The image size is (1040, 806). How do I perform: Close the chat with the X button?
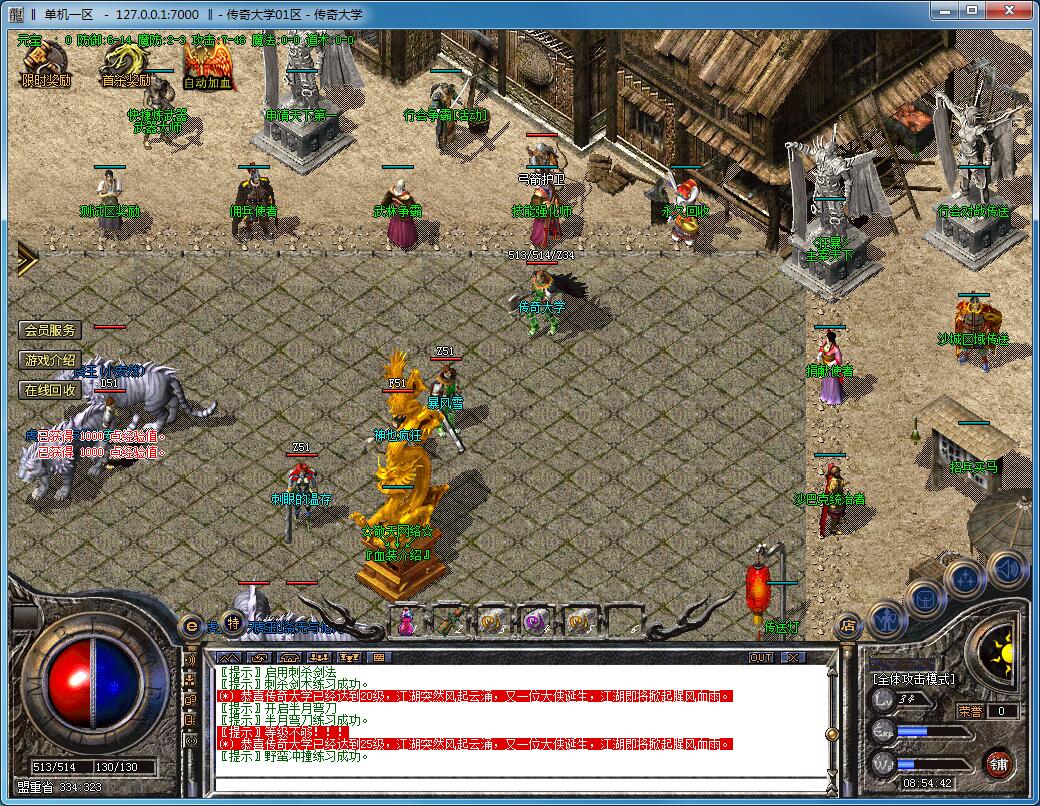793,657
